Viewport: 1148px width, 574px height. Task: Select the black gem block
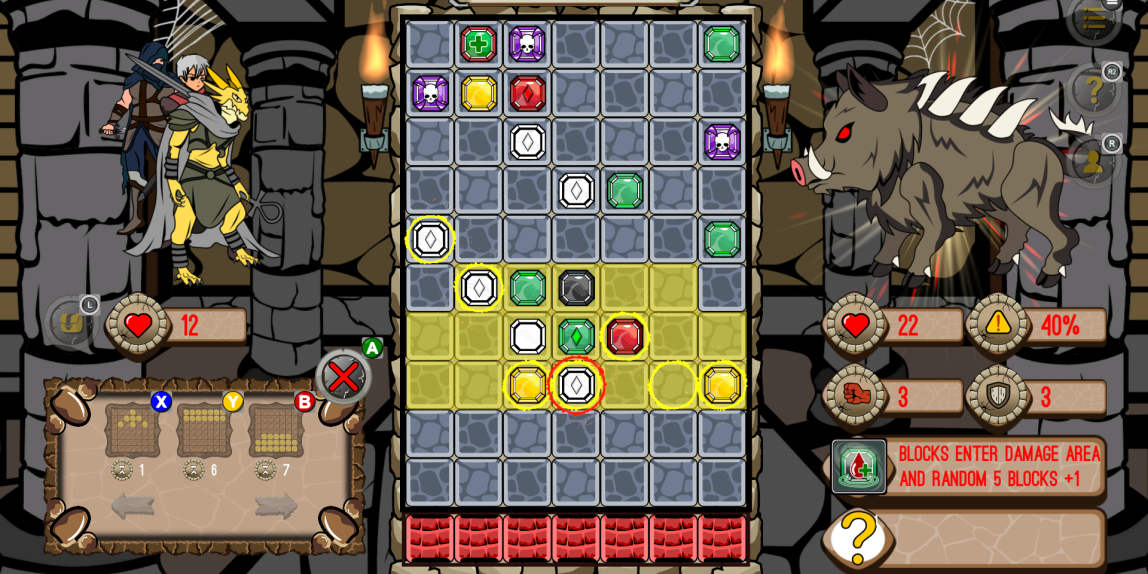577,288
